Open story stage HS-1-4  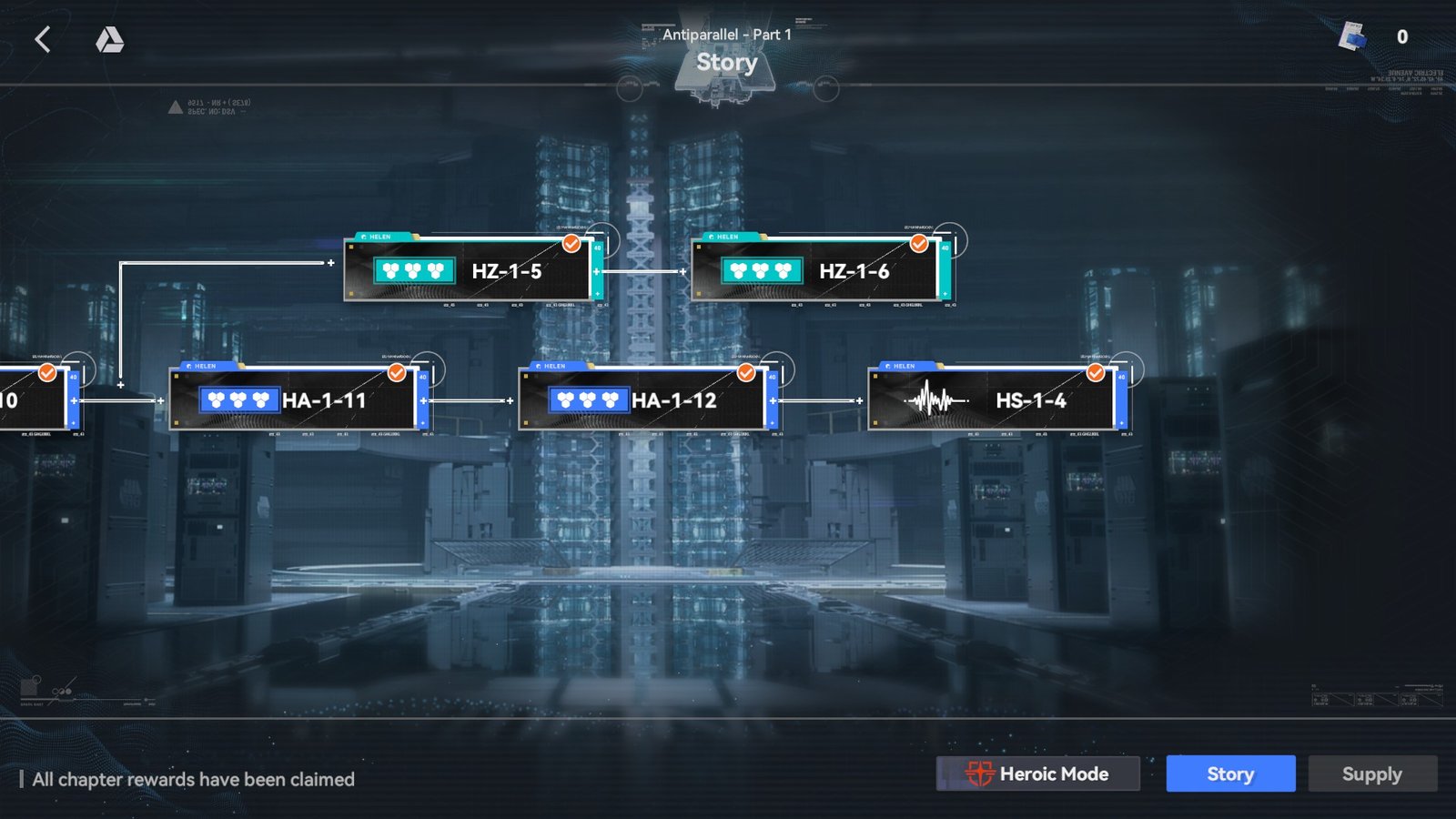[994, 399]
